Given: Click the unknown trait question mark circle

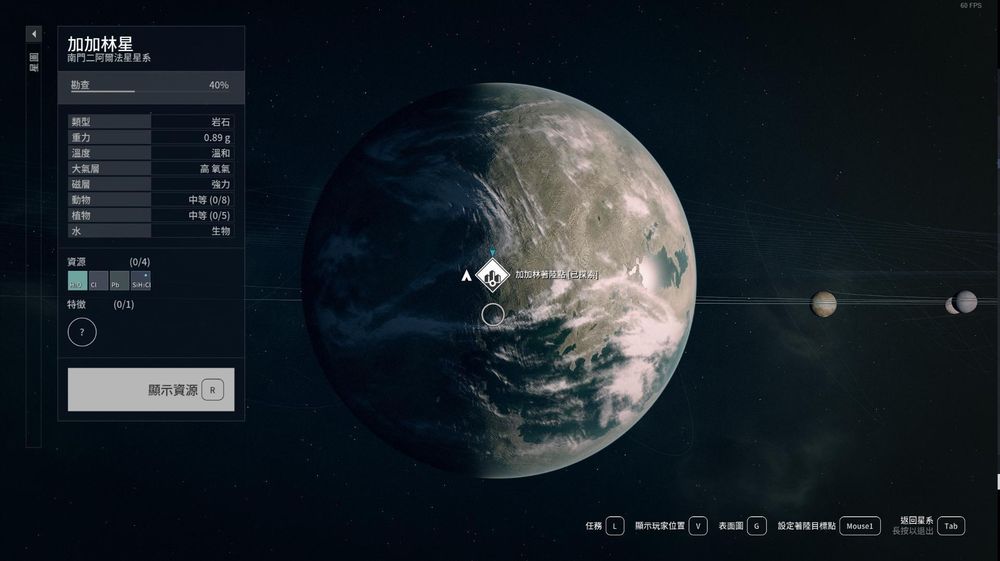Looking at the screenshot, I should tap(82, 331).
